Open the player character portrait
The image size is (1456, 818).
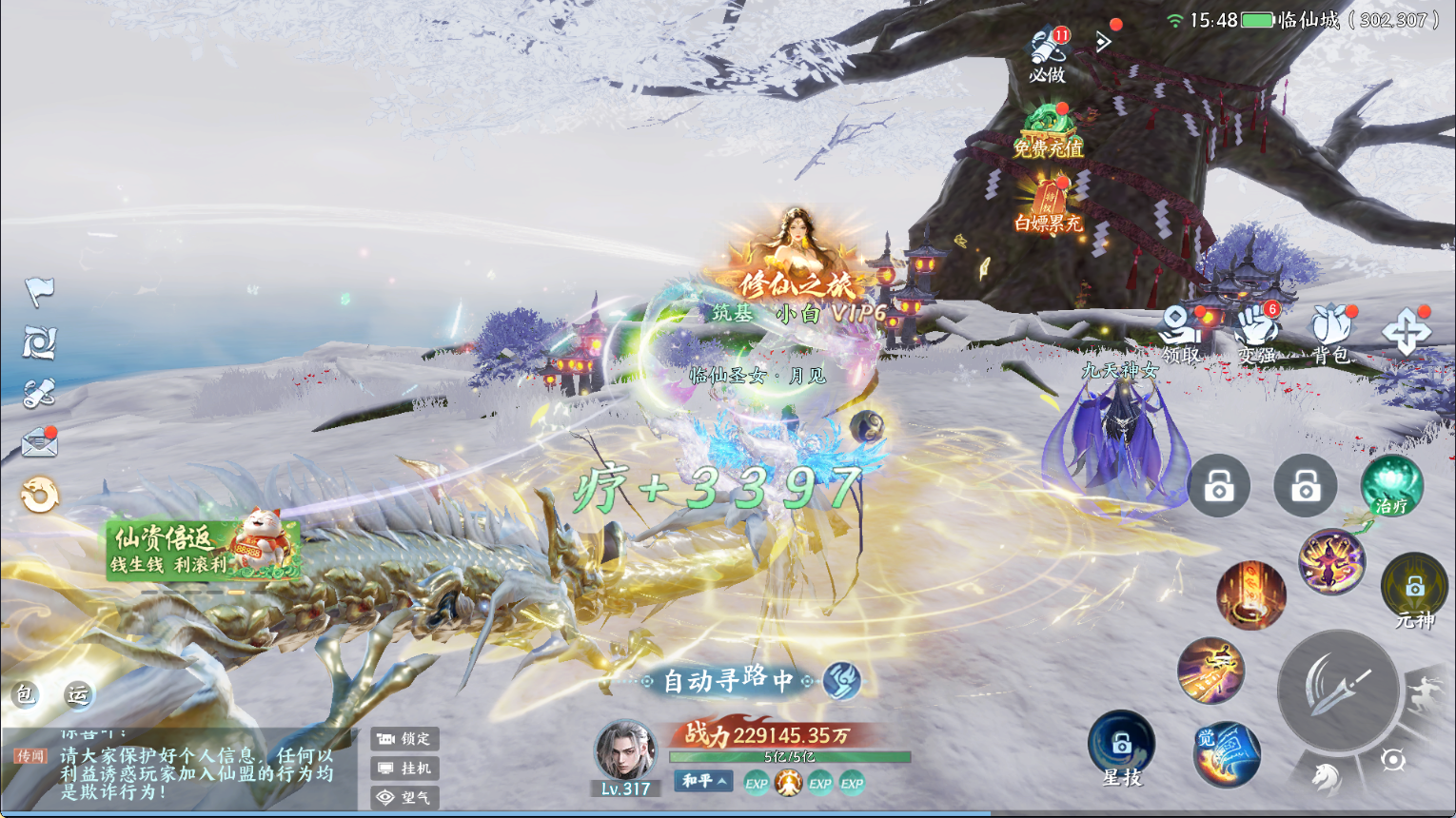[x=624, y=751]
